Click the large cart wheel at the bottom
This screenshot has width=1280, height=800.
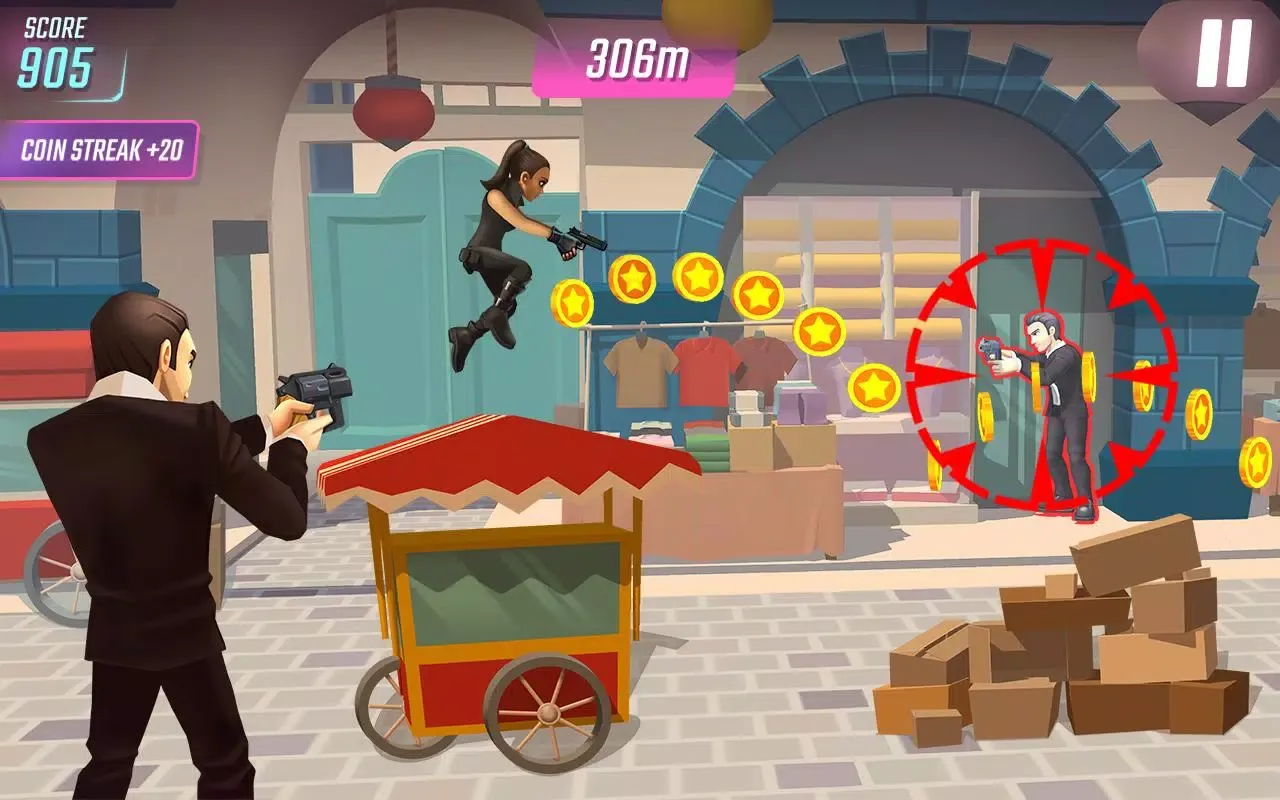tap(545, 710)
